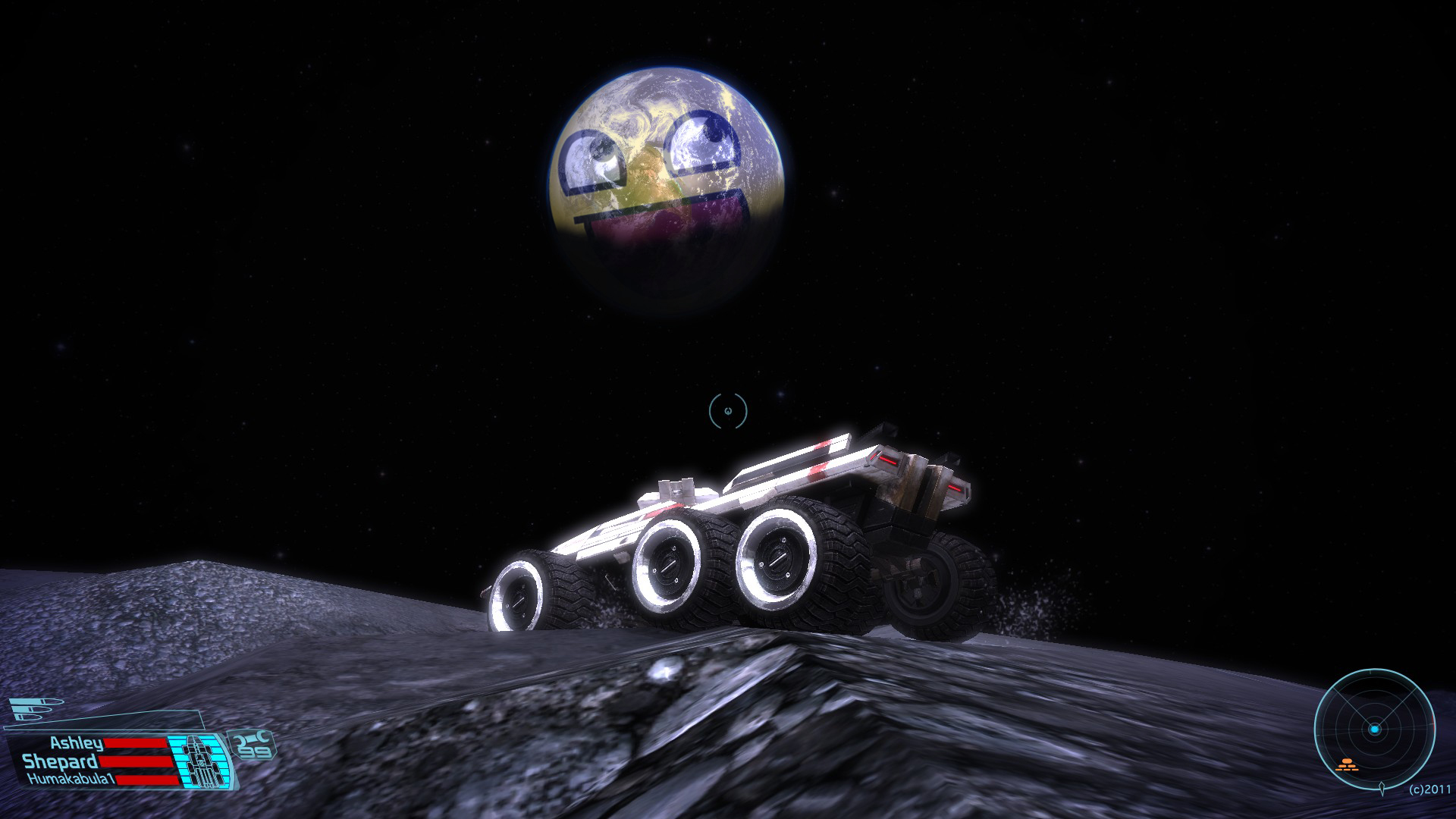Choose Humakabula1 in the squad panel
1456x819 pixels.
pos(62,779)
